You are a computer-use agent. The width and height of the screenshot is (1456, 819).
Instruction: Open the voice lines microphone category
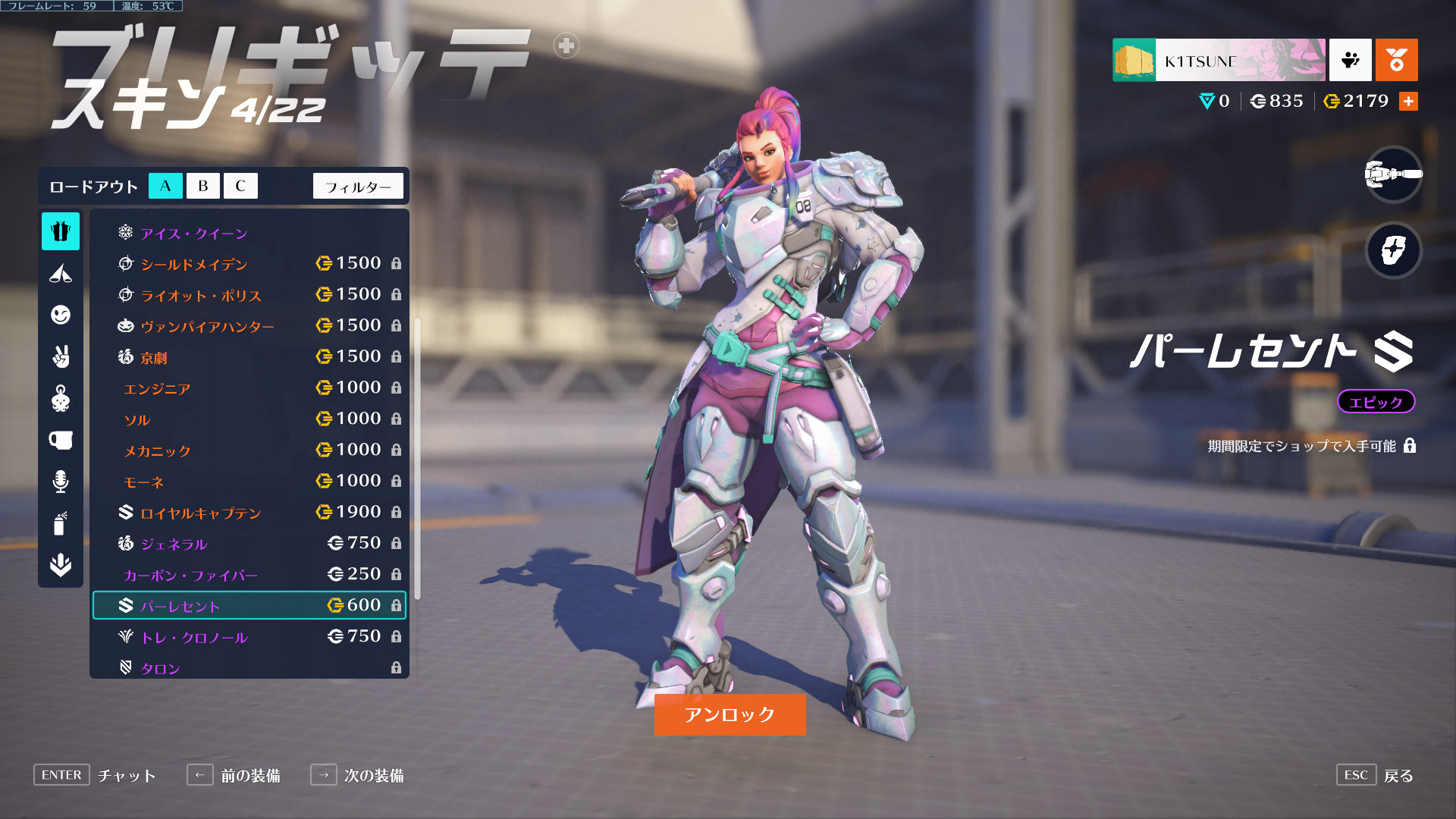(x=61, y=482)
